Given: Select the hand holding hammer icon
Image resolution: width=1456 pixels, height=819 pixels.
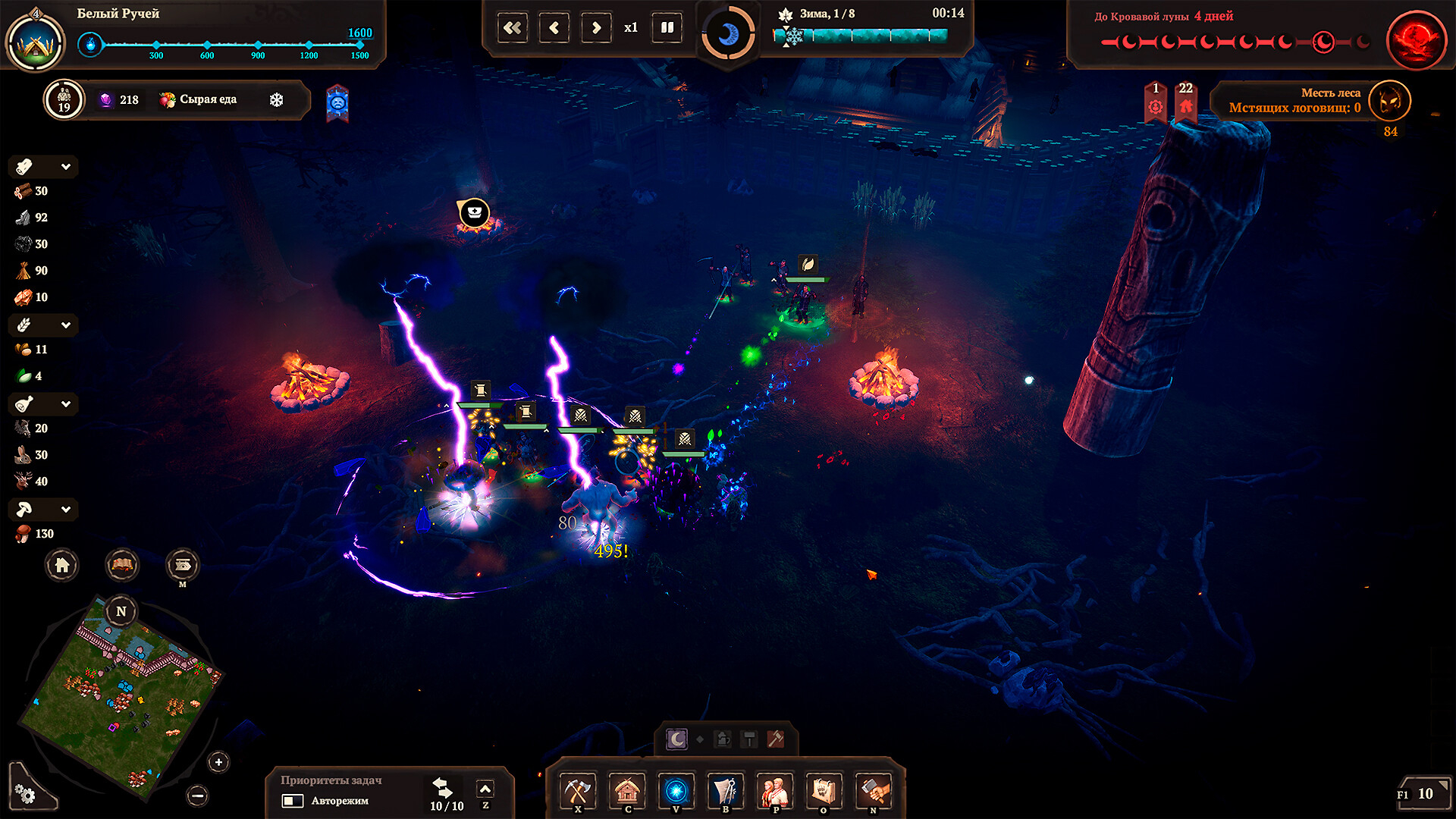Looking at the screenshot, I should click(x=874, y=791).
